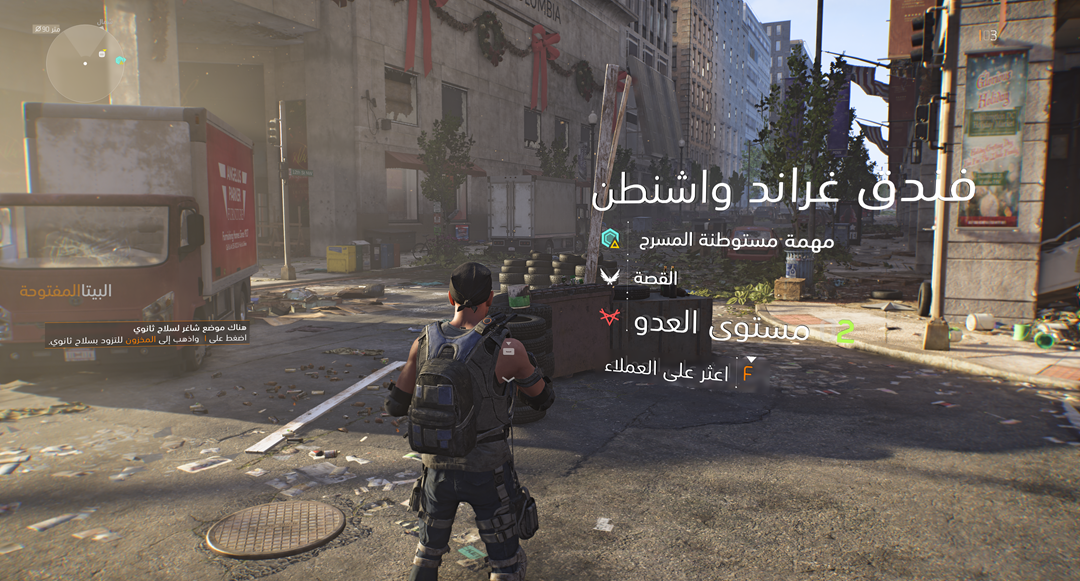The height and width of the screenshot is (581, 1080).
Task: Select the teal mission marker on the minimap
Action: pyautogui.click(x=120, y=60)
